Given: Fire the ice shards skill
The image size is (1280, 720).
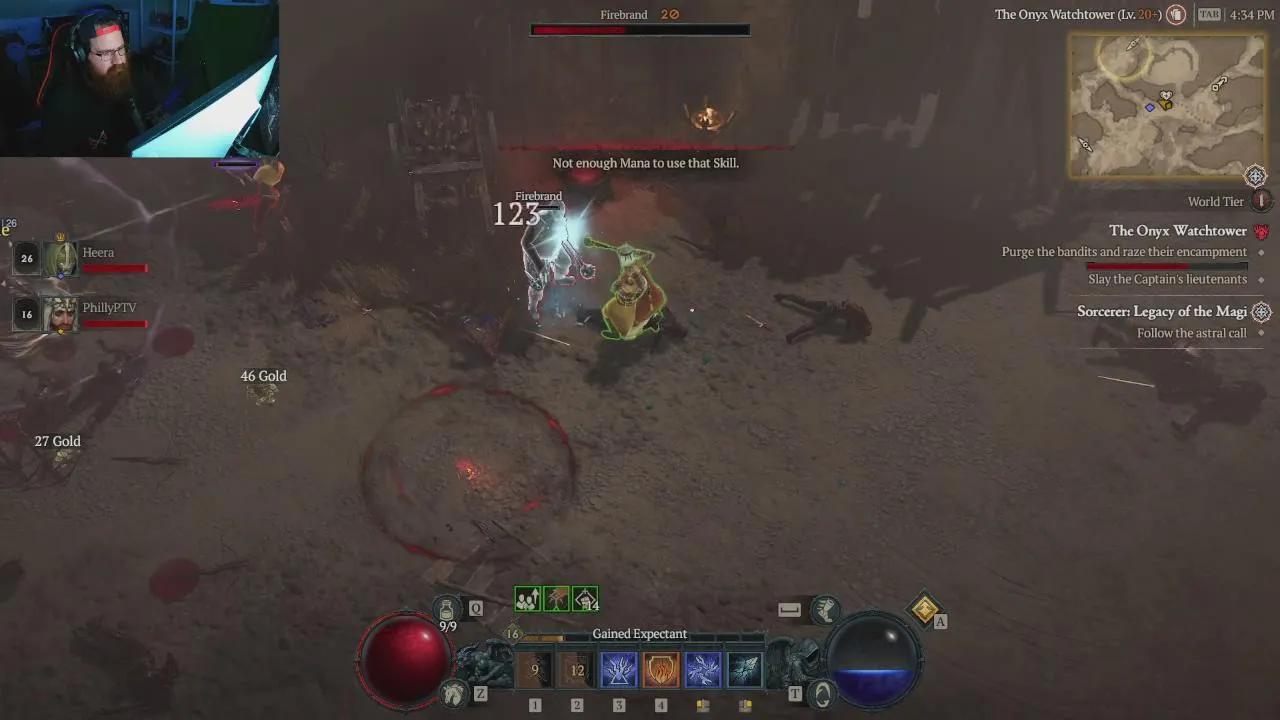Looking at the screenshot, I should pyautogui.click(x=745, y=670).
